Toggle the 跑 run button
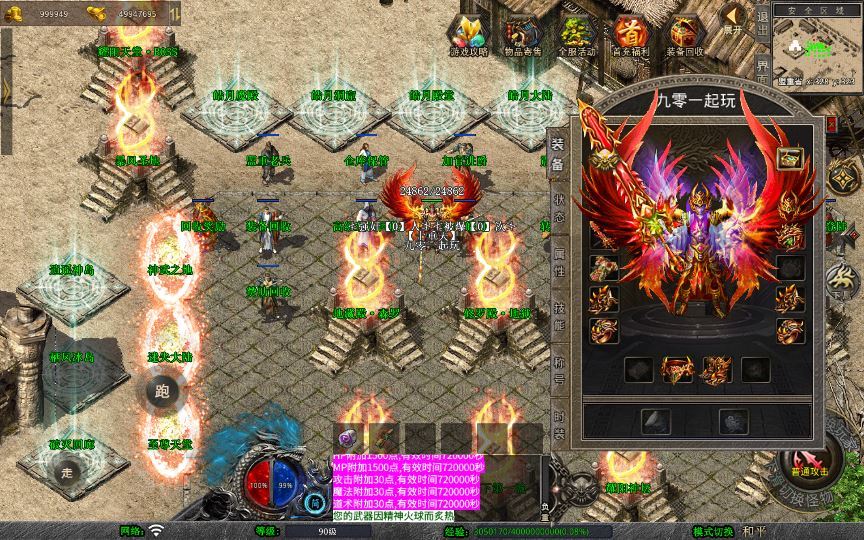The image size is (864, 540). 162,392
